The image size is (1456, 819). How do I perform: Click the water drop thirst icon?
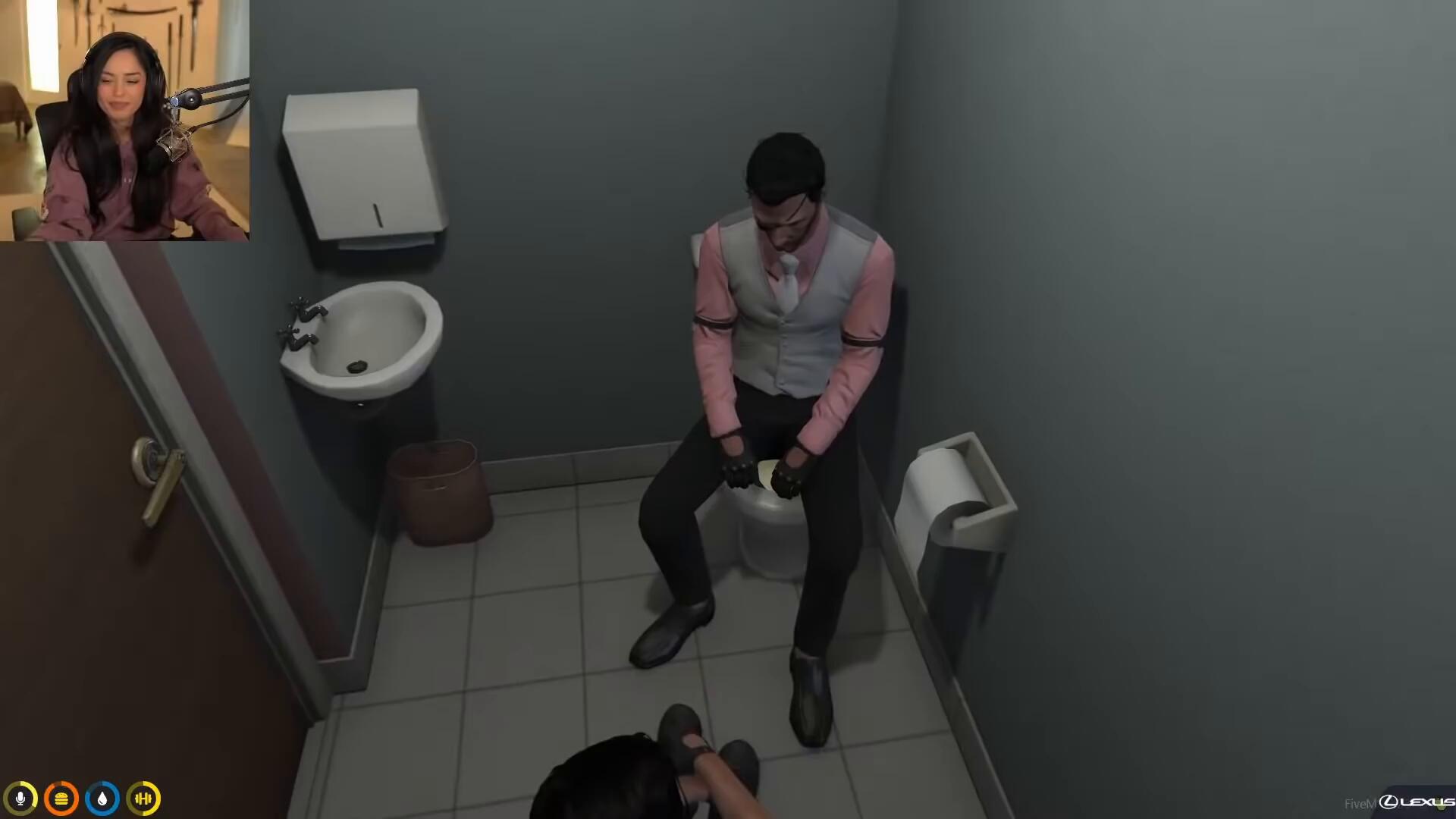102,799
